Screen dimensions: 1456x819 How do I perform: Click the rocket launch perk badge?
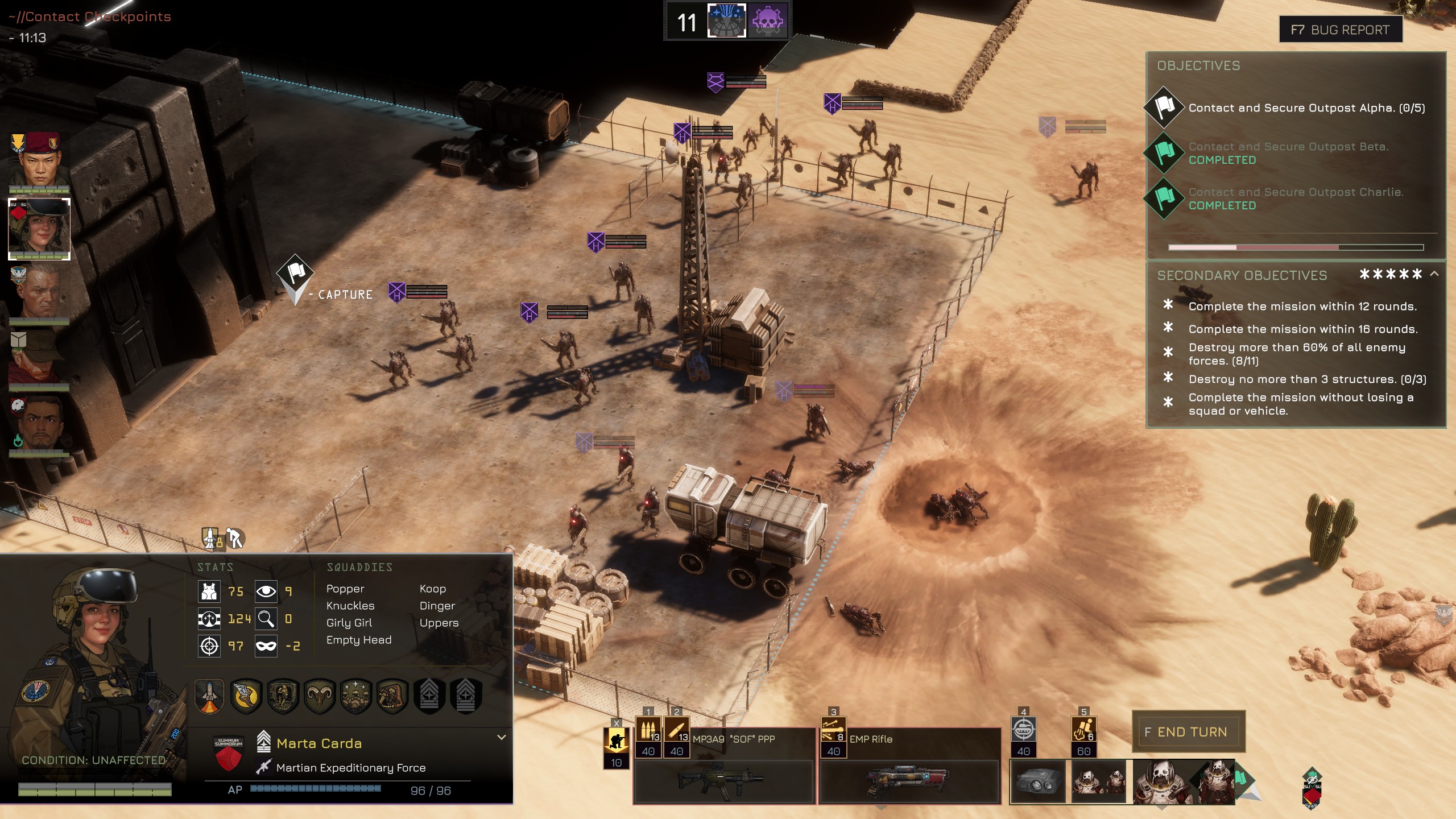click(x=209, y=695)
